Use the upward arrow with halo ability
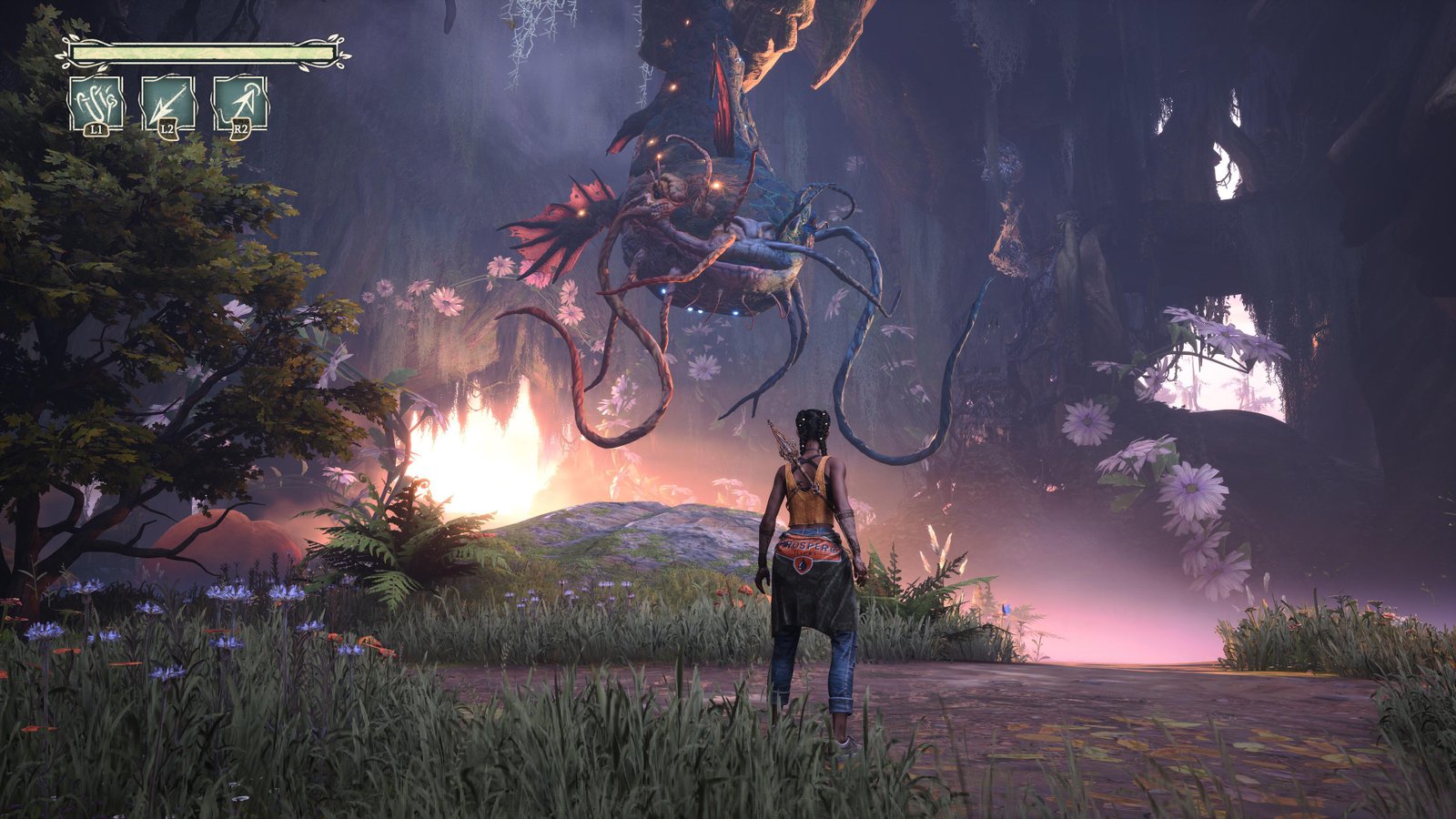The image size is (1456, 819). 240,103
